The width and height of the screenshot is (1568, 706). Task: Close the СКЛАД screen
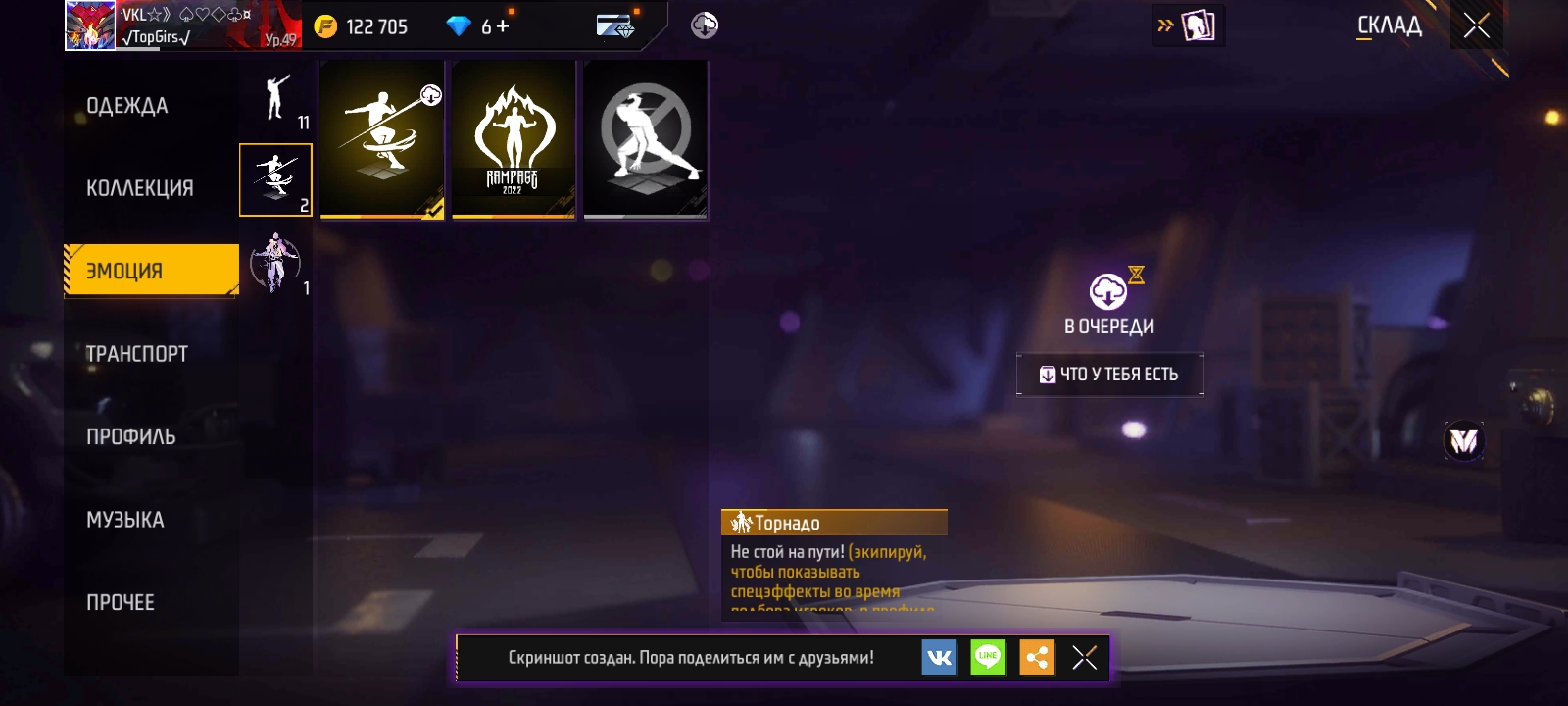[1476, 25]
